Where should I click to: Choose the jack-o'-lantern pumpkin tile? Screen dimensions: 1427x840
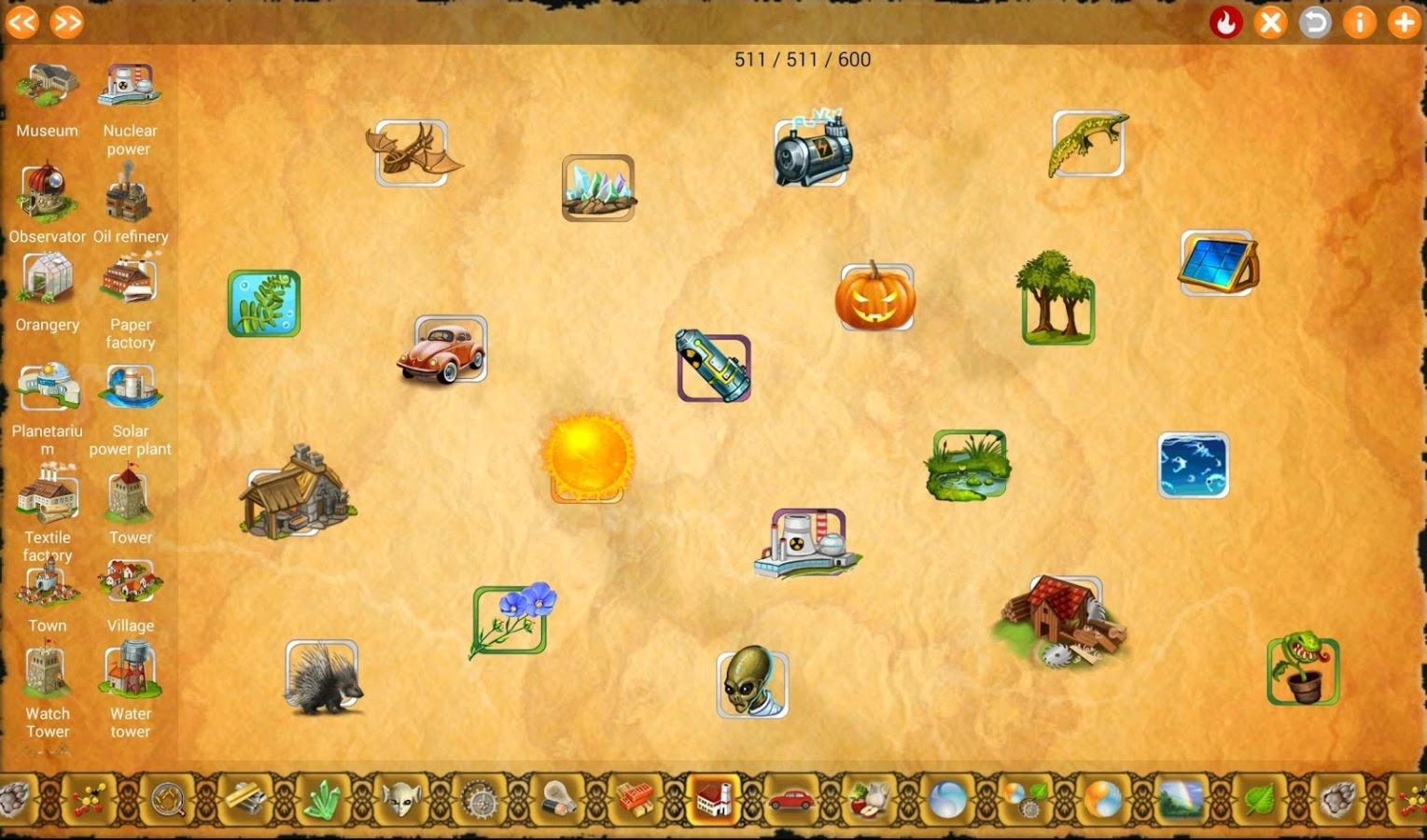[x=874, y=297]
